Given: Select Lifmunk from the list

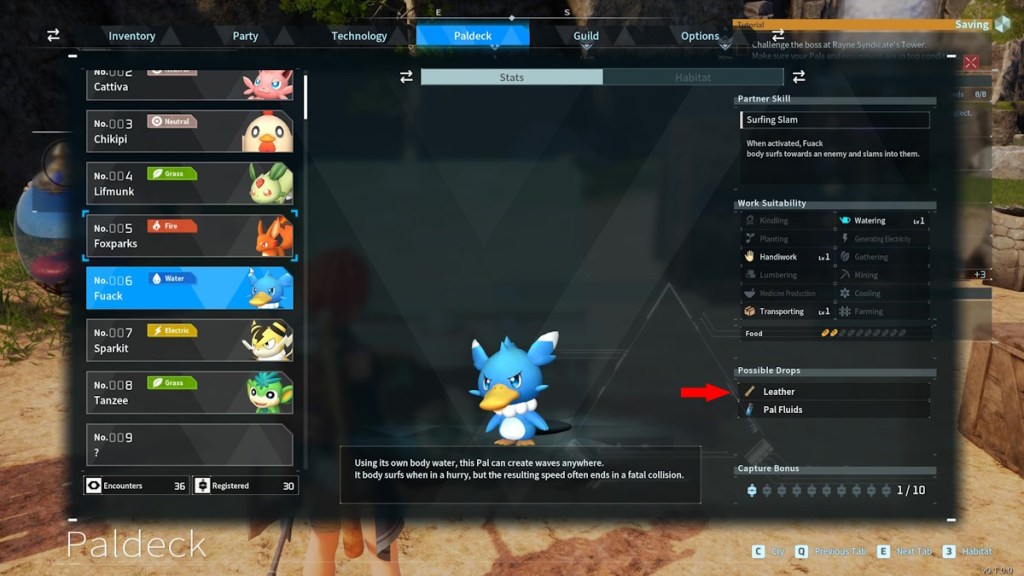Looking at the screenshot, I should 190,183.
